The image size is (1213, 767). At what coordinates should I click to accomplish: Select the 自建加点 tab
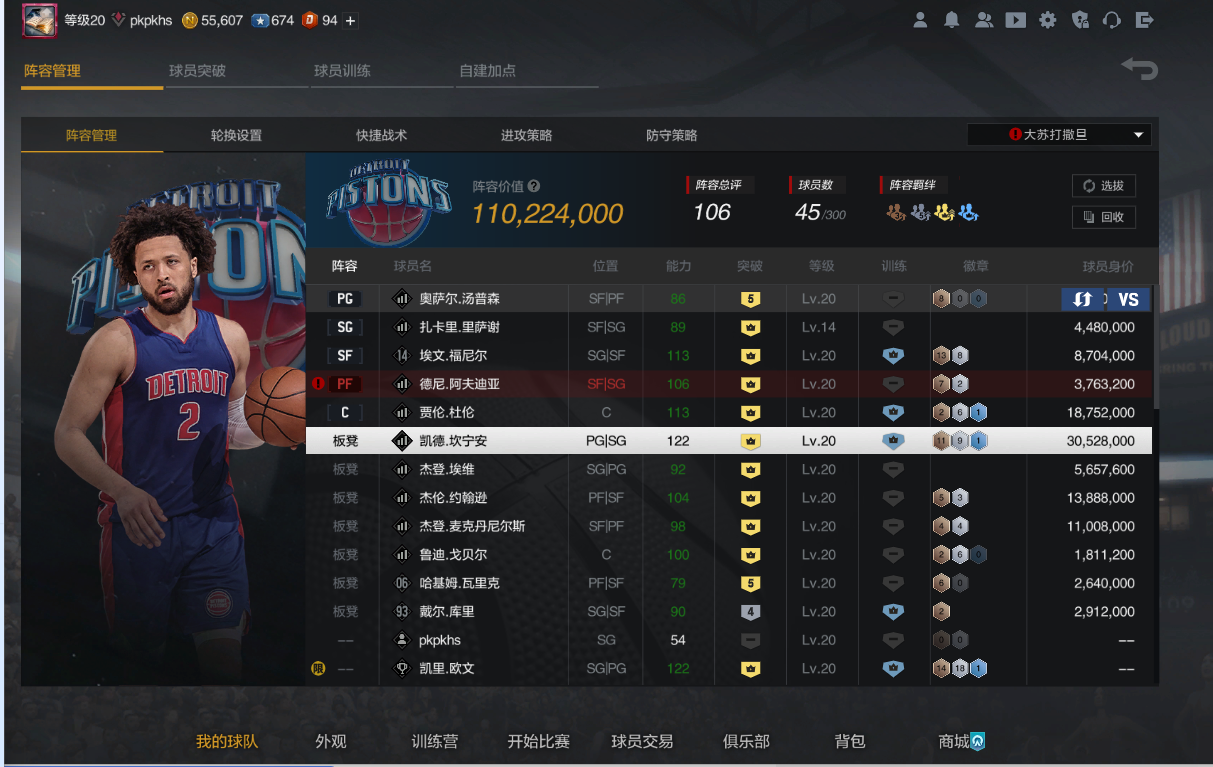coord(487,71)
